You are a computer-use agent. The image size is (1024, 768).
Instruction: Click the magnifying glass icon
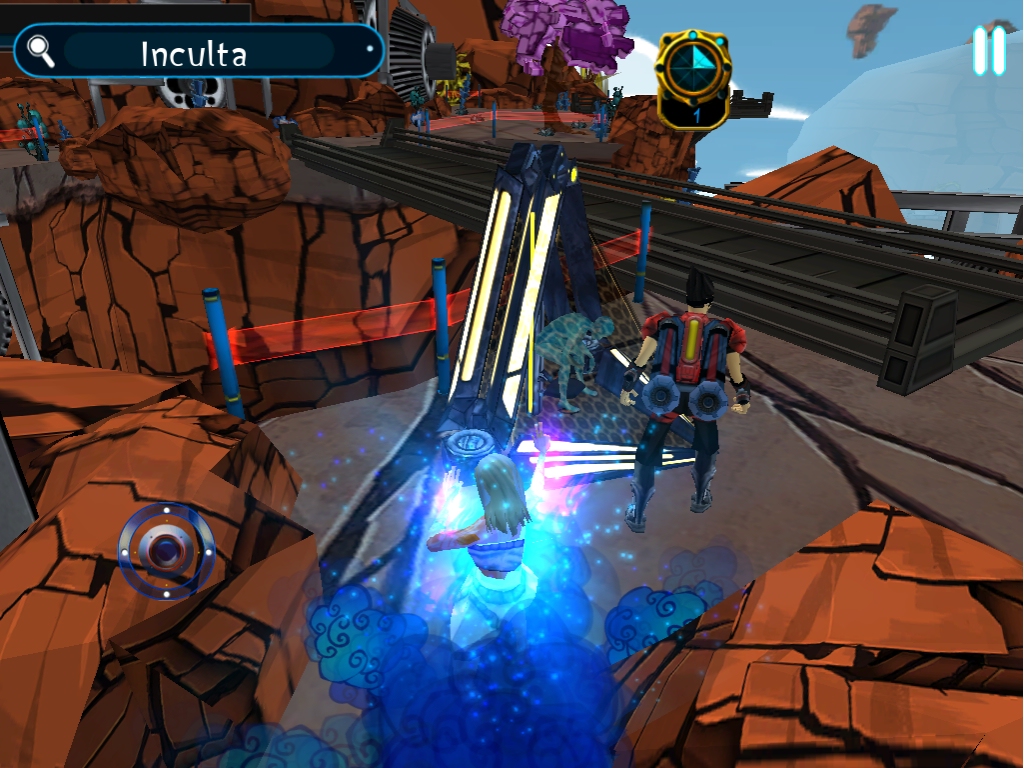[x=41, y=51]
